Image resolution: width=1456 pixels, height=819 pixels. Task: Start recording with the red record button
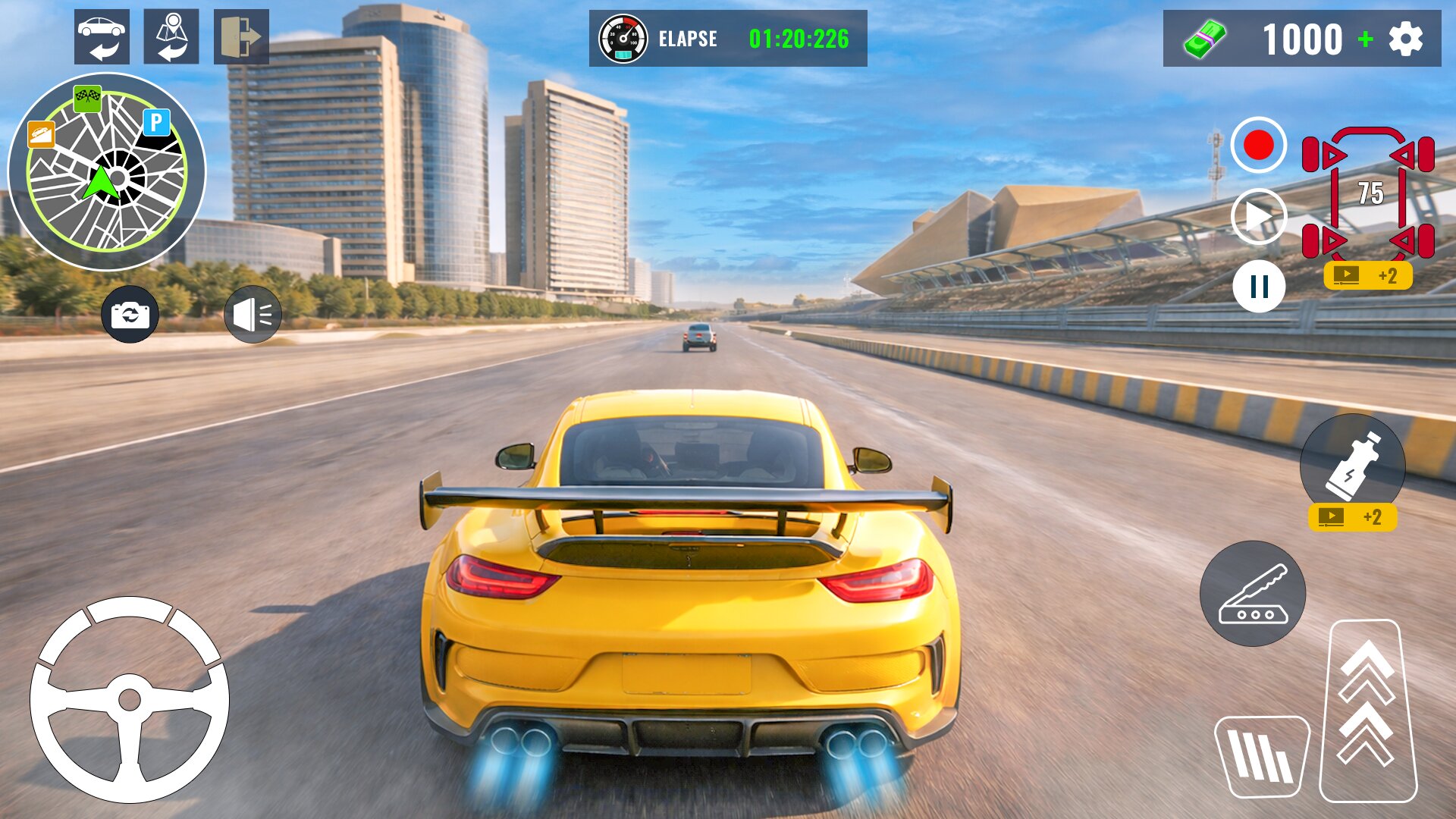(1258, 145)
